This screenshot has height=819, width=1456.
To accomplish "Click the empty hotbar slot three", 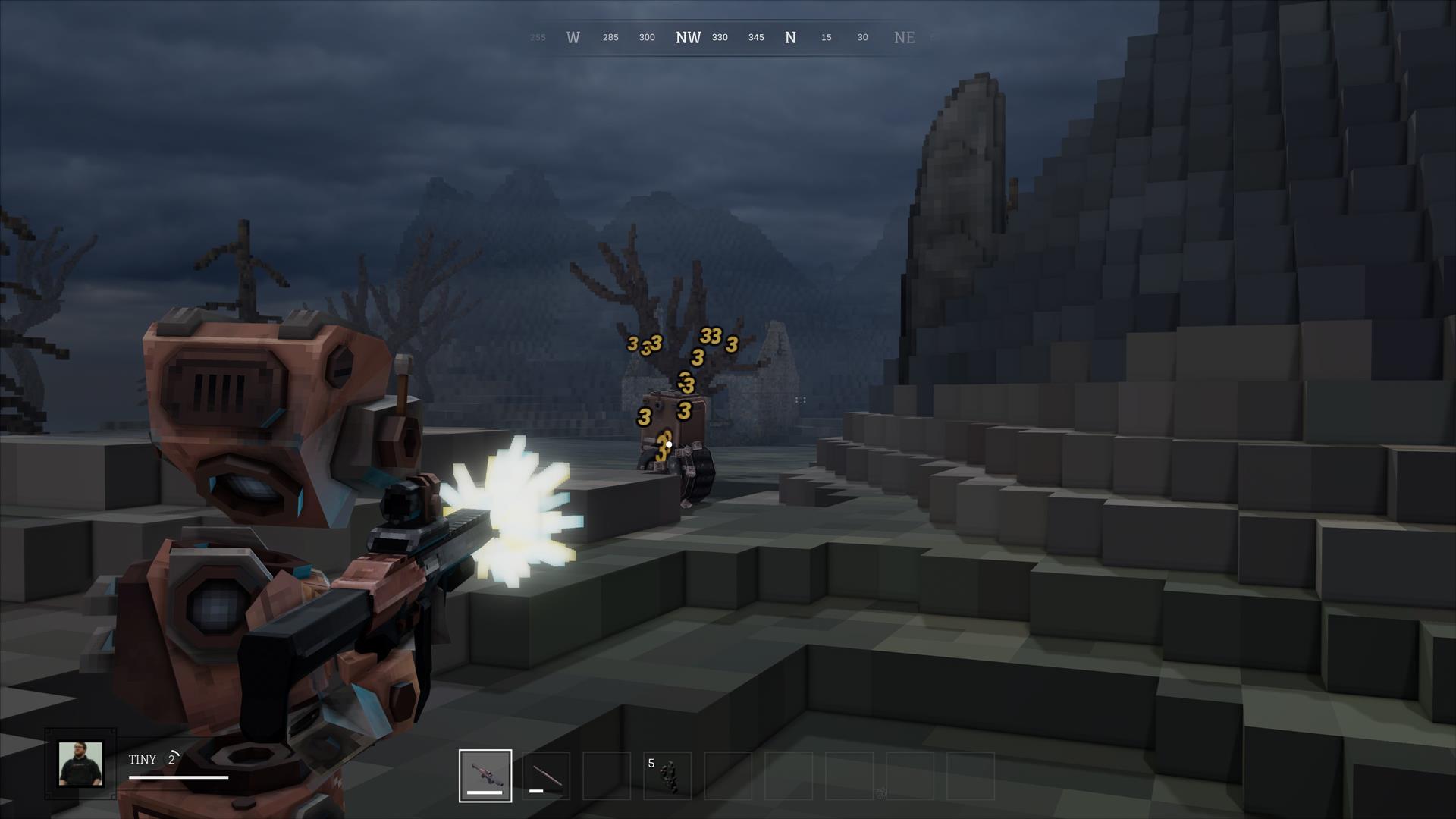I will (607, 775).
